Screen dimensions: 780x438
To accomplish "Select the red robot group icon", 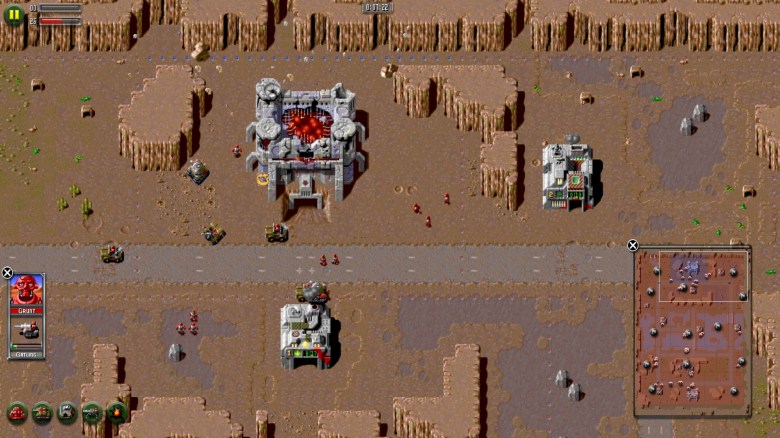I will tap(17, 412).
